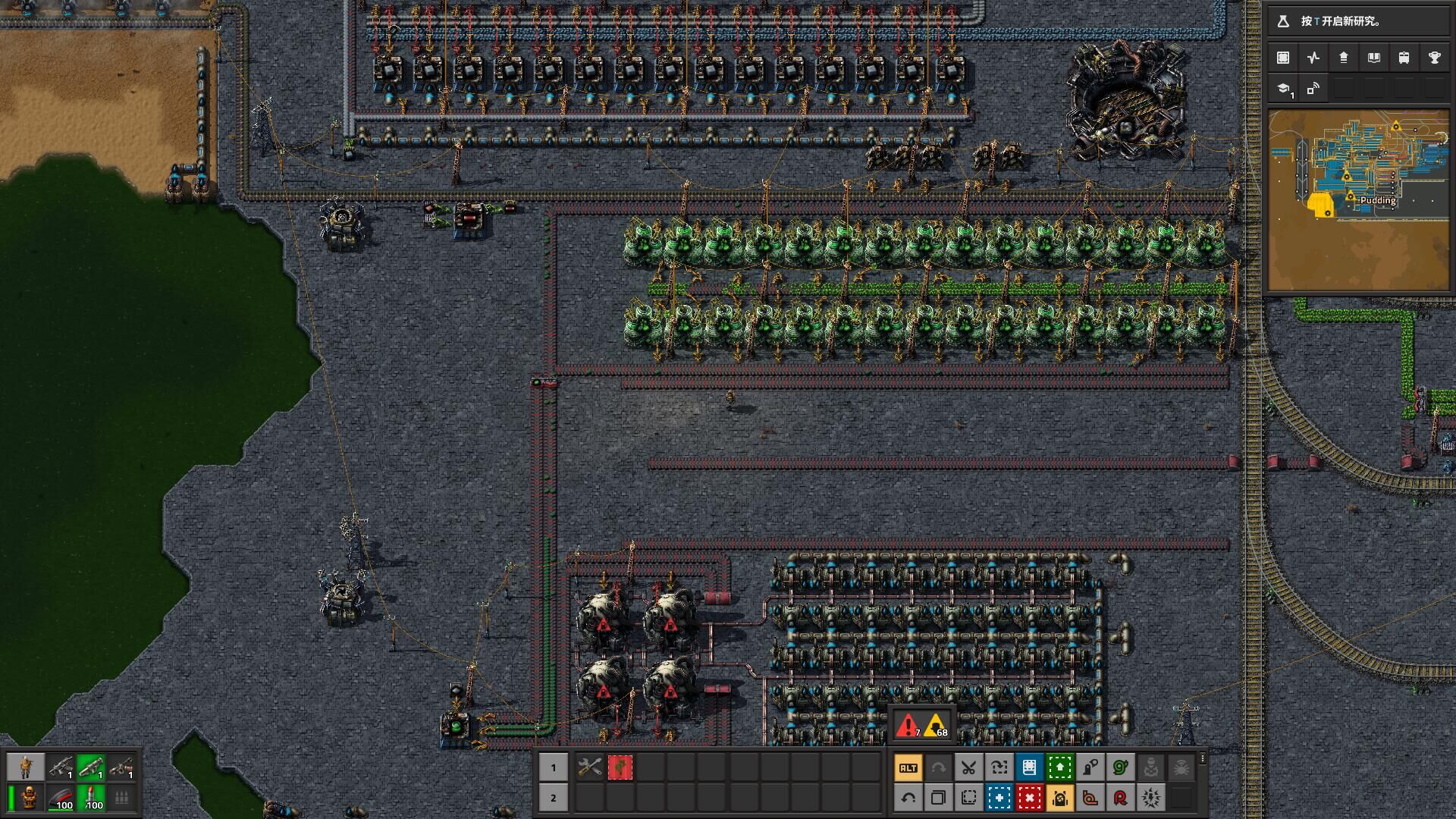Toggle the ALT info mode button
The height and width of the screenshot is (819, 1456).
click(908, 767)
